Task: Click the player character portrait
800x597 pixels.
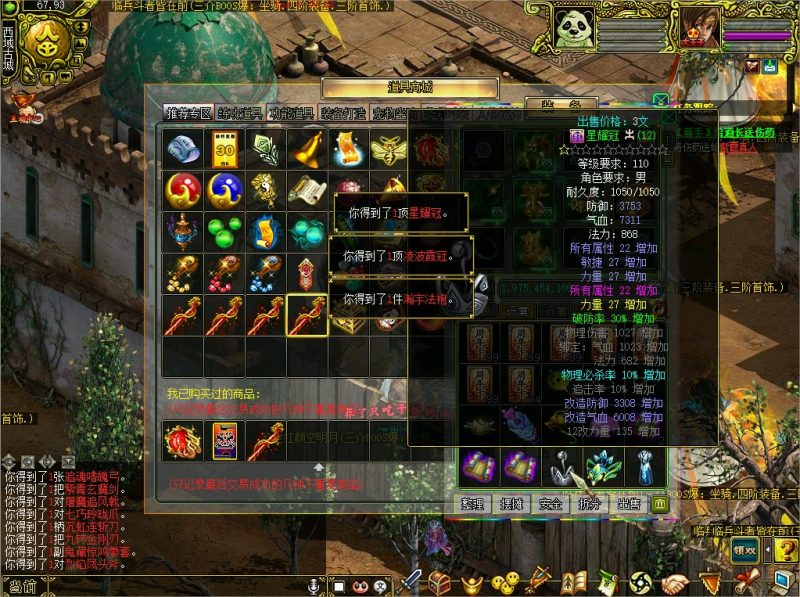Action: coord(701,27)
